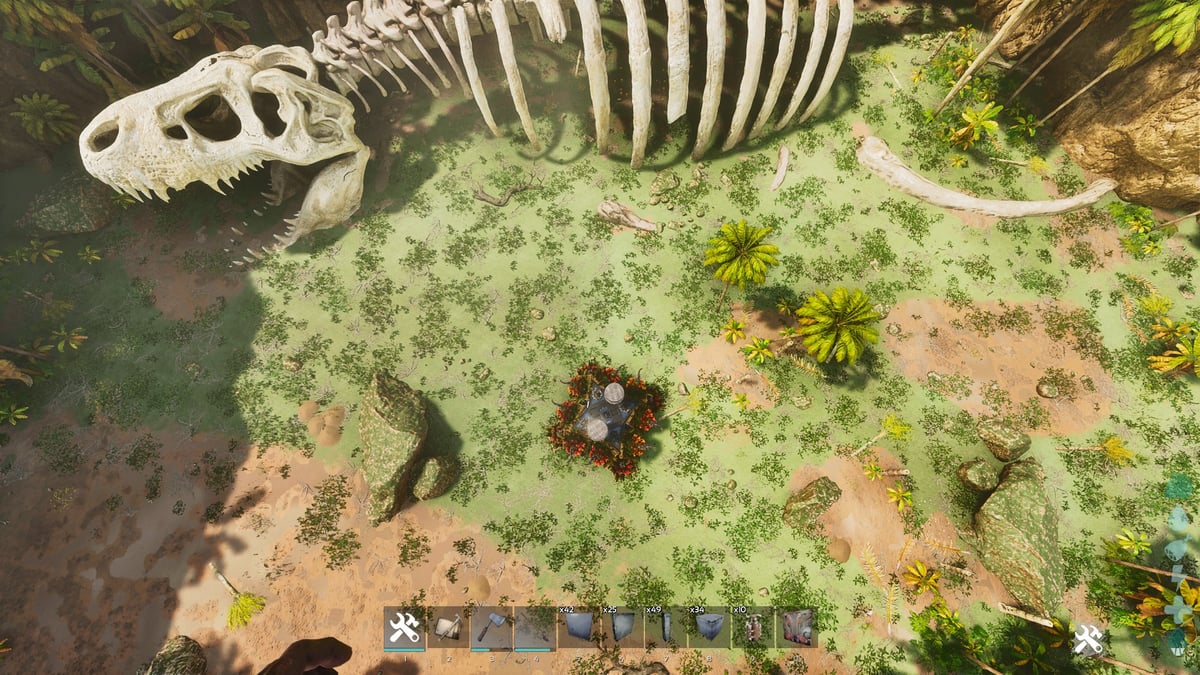The width and height of the screenshot is (1200, 675).
Task: Select the x25 building piece stack
Action: click(622, 628)
